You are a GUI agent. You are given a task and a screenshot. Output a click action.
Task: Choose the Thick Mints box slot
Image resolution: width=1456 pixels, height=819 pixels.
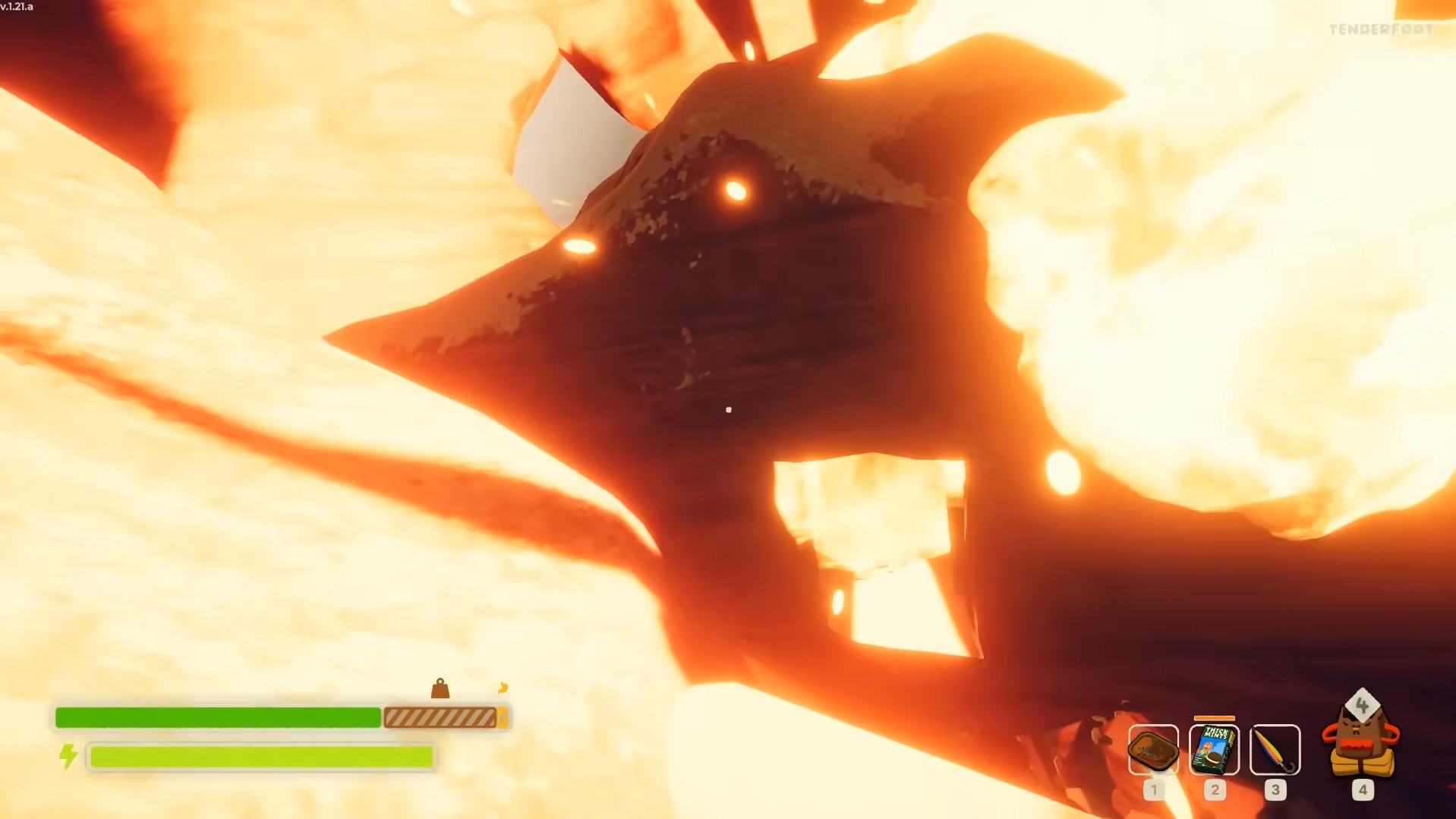click(1214, 750)
